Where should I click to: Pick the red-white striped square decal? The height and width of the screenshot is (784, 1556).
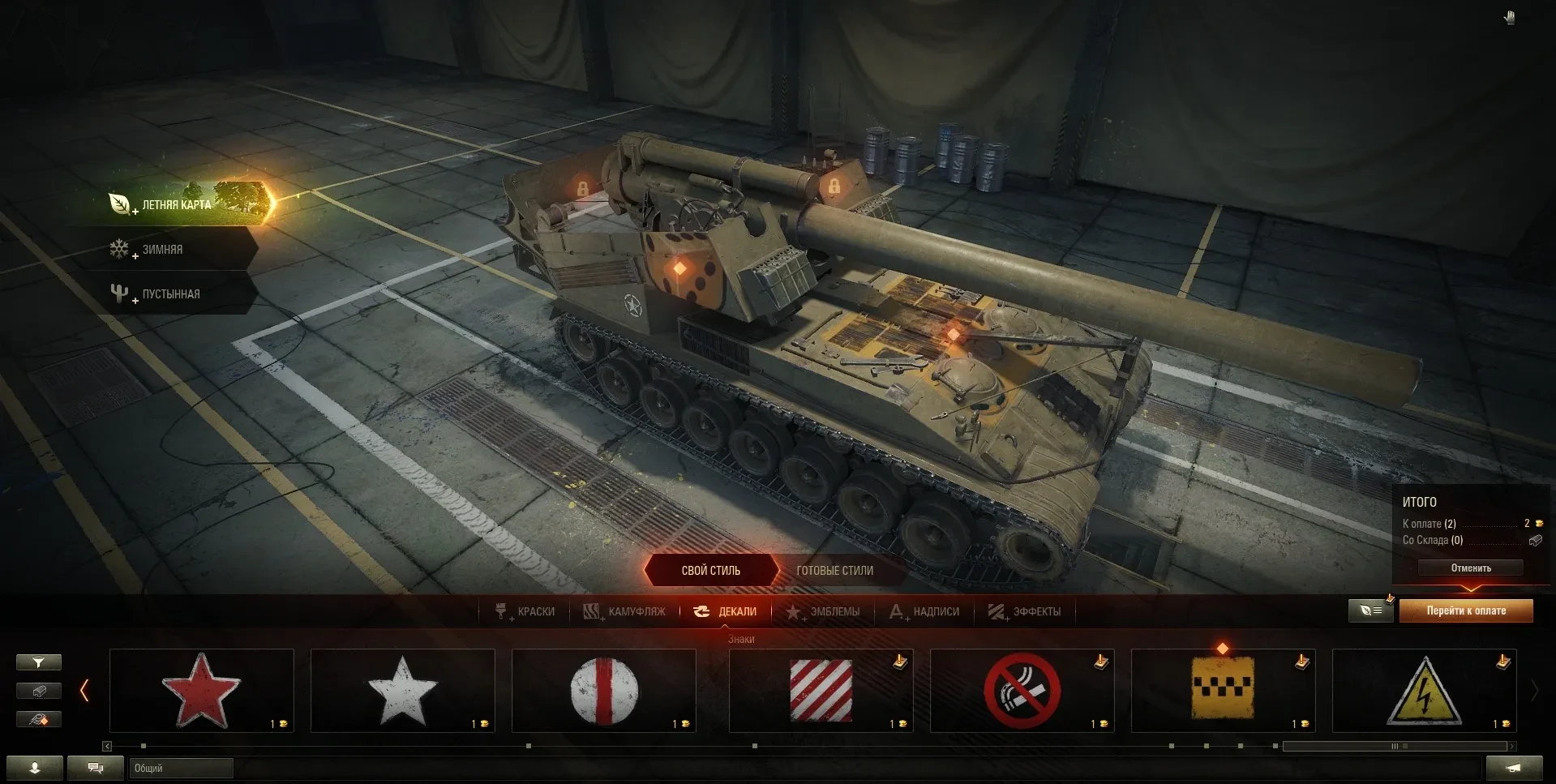pos(821,690)
